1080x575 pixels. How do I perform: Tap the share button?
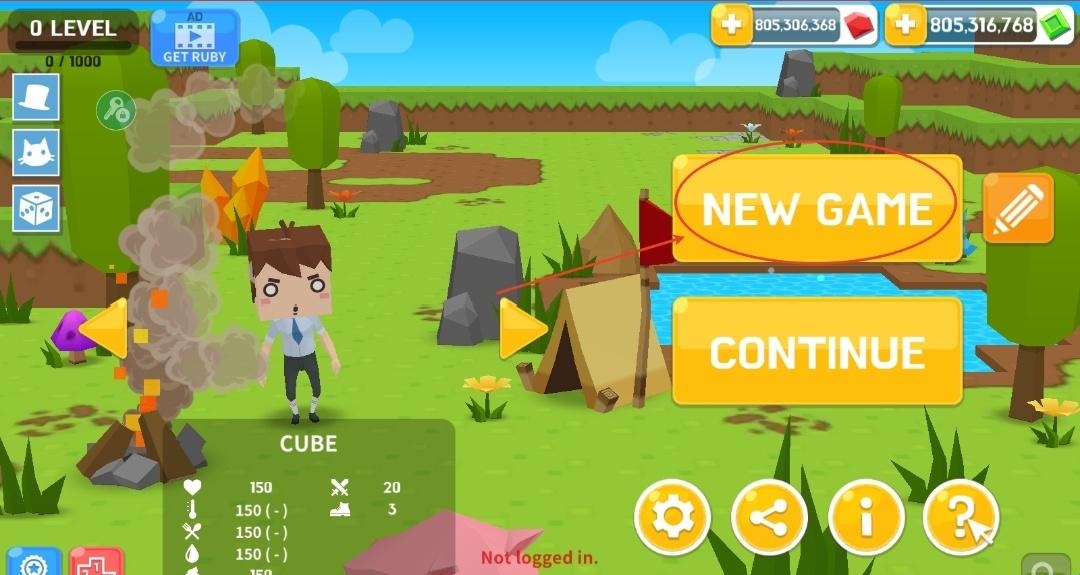769,517
